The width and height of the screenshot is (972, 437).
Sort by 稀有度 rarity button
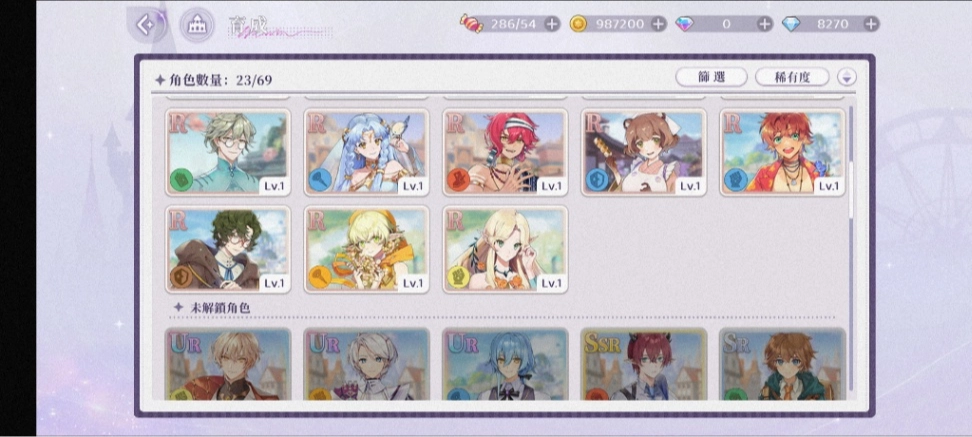(793, 77)
